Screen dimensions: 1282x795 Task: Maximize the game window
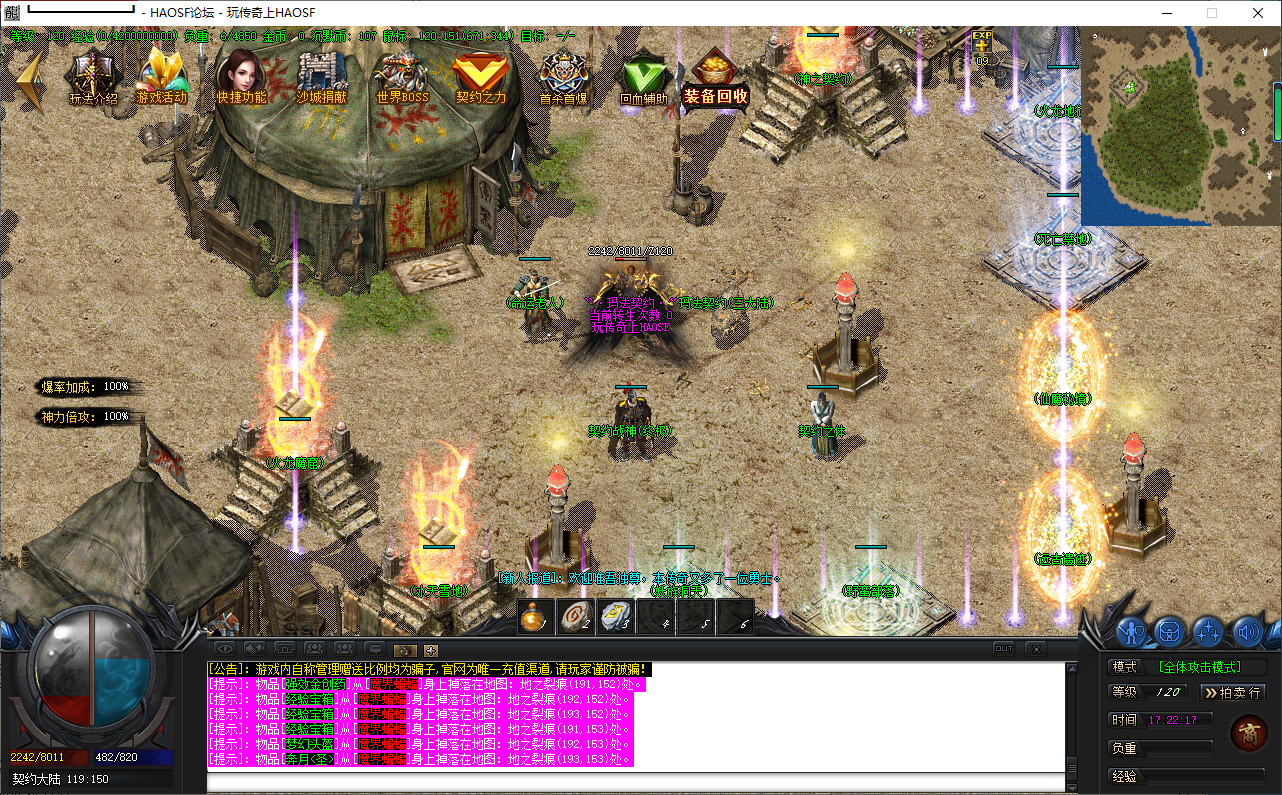[x=1212, y=13]
